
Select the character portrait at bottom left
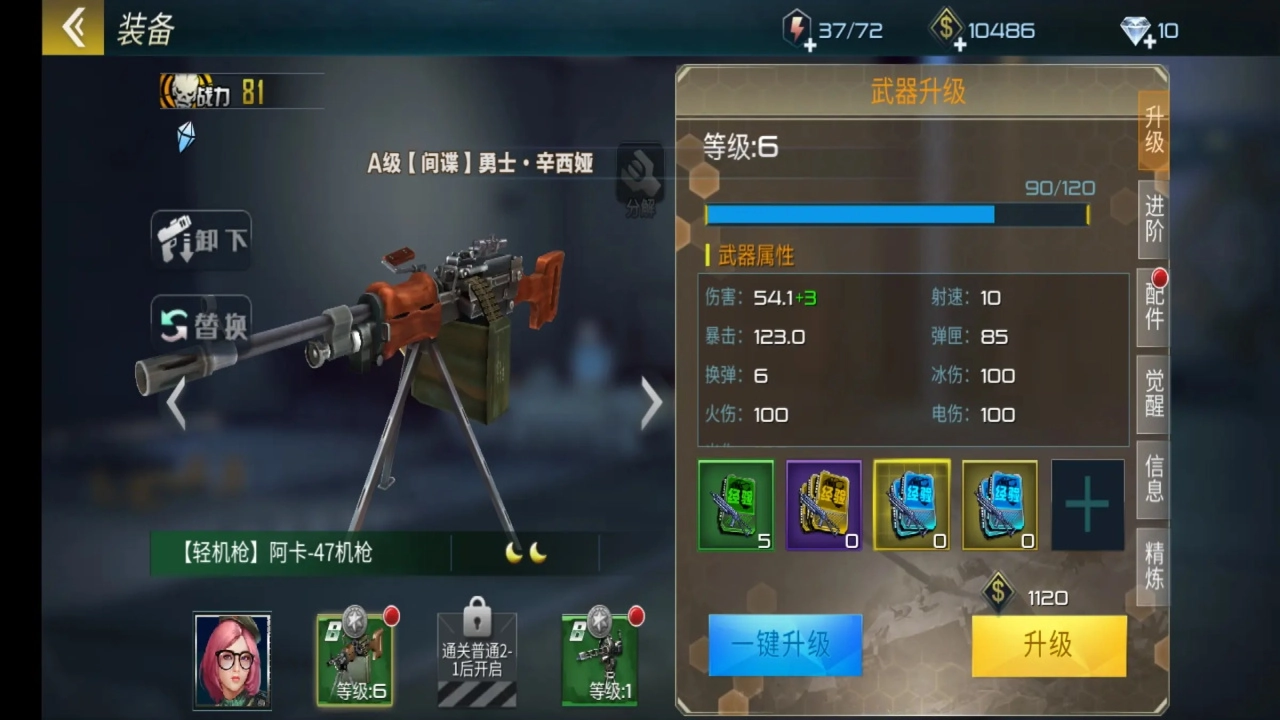232,660
